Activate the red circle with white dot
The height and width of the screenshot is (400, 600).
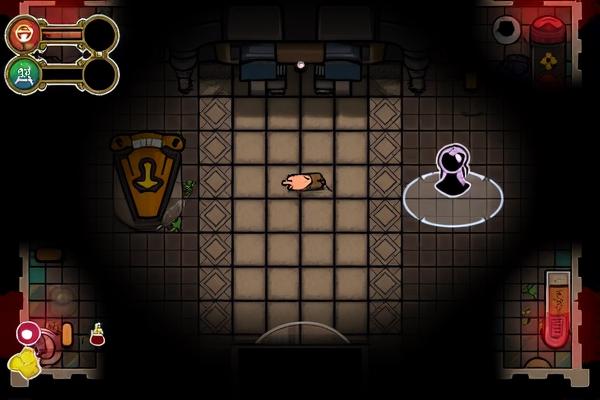pos(28,333)
